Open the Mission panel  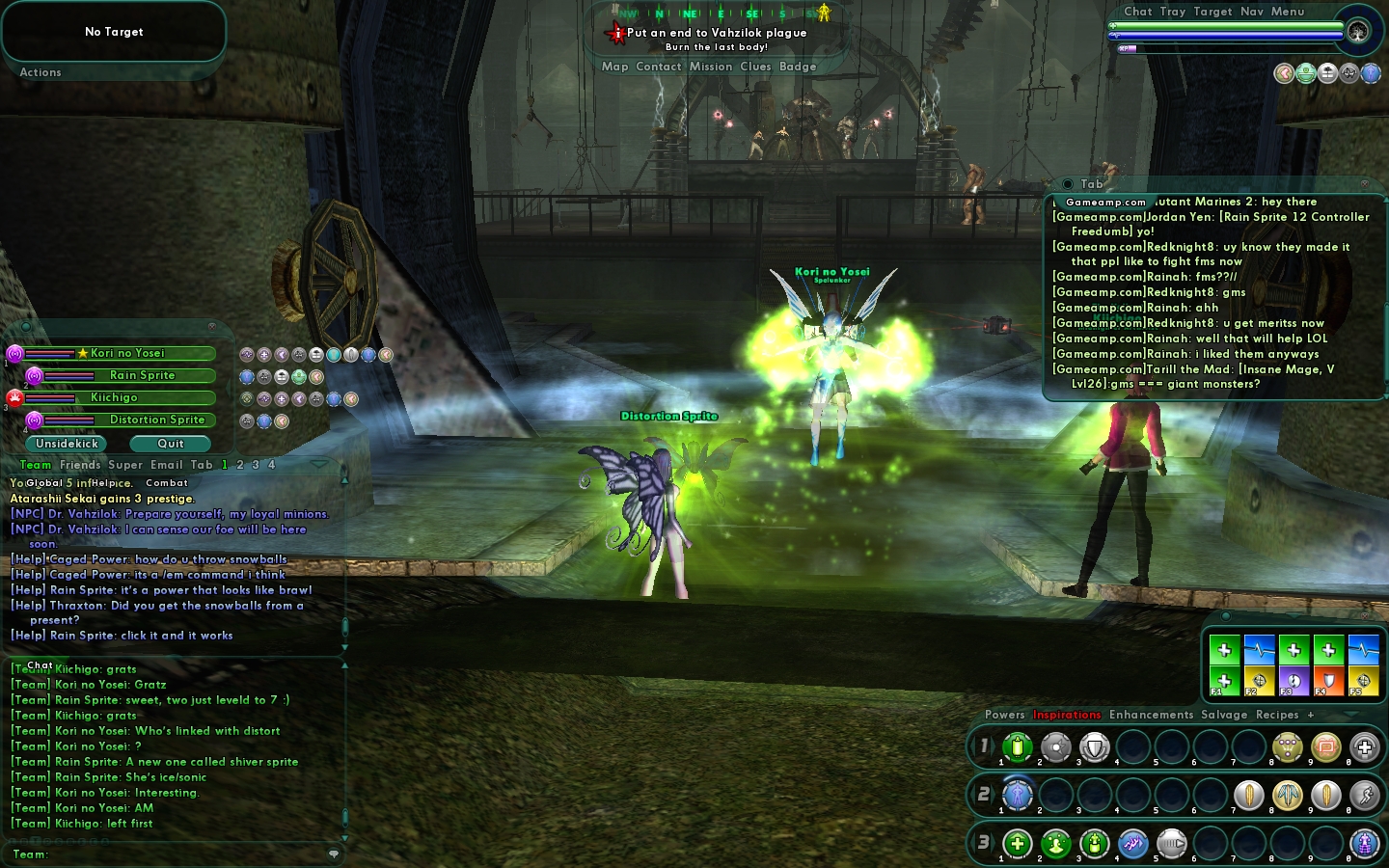711,67
